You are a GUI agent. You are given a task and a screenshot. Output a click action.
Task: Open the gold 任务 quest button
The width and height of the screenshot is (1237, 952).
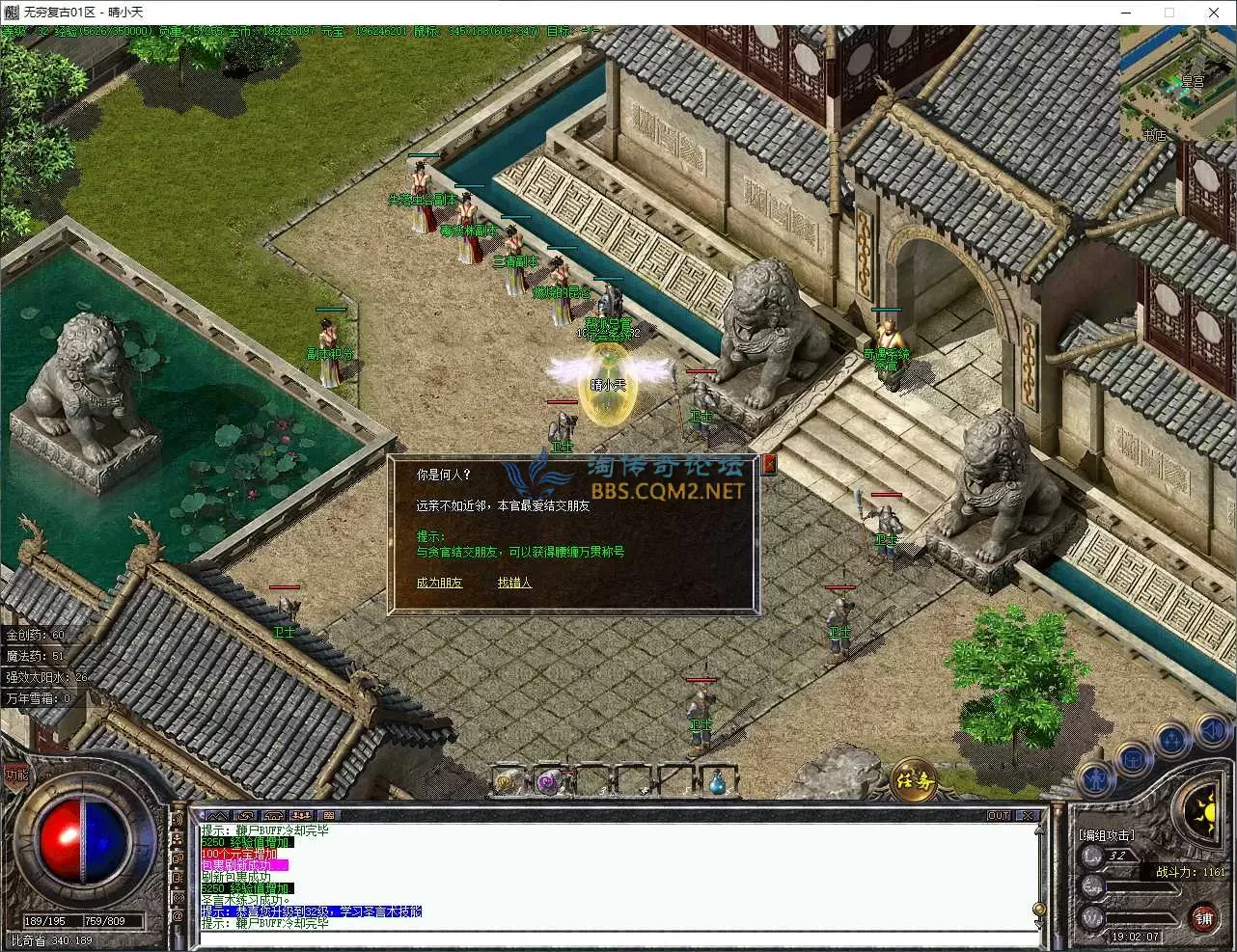click(x=913, y=780)
